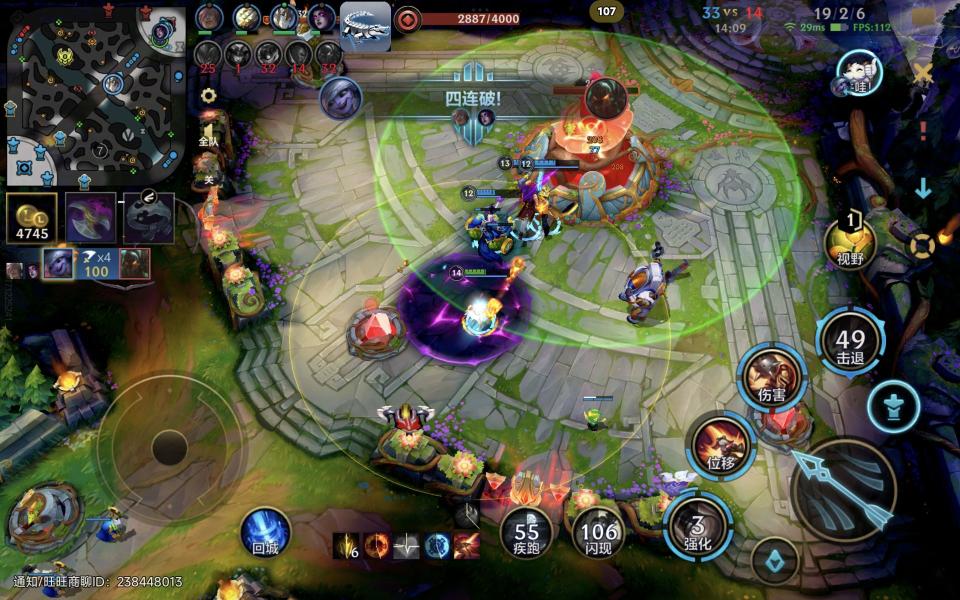This screenshot has height=600, width=960.
Task: Activate the 回城 recall button
Action: [265, 531]
